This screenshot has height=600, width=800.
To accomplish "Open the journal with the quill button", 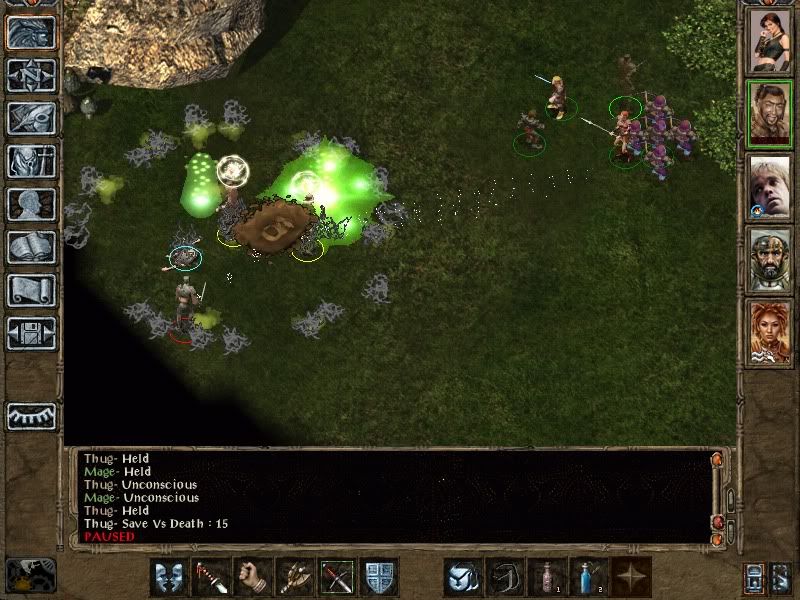I will click(31, 118).
